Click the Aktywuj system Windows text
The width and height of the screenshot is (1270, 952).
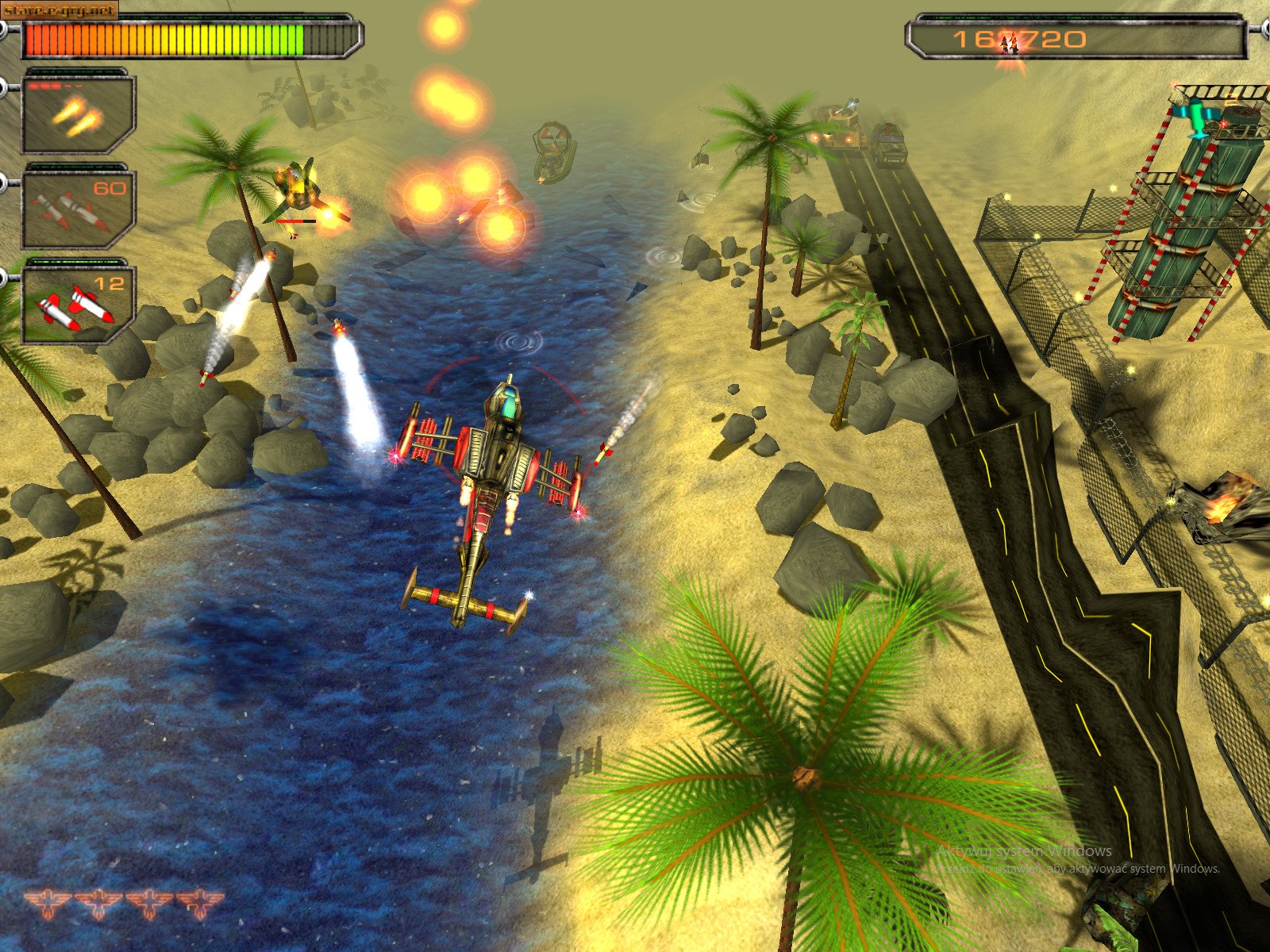pyautogui.click(x=1022, y=850)
